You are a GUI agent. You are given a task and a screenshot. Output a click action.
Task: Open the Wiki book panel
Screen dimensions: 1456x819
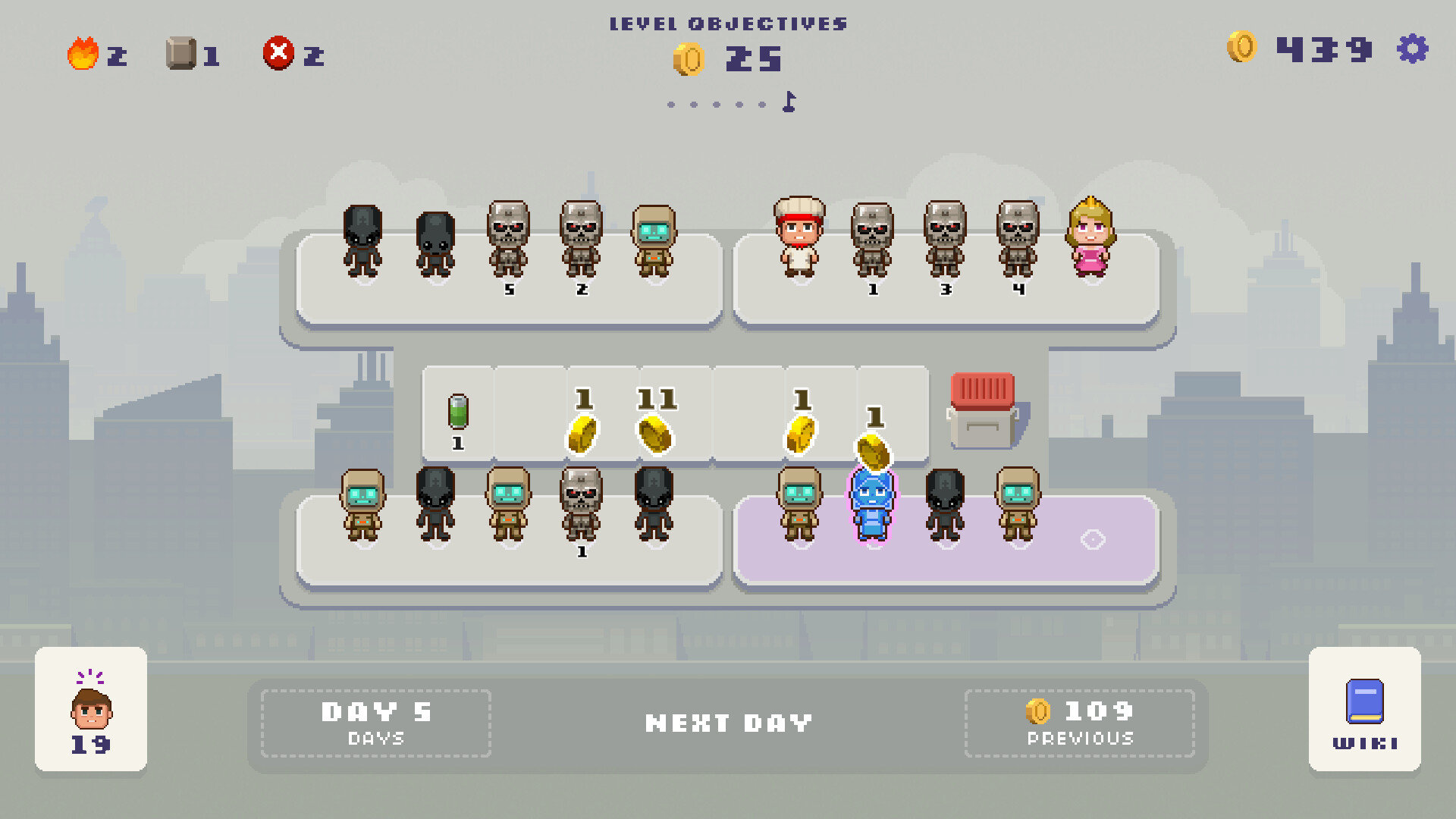[1363, 713]
